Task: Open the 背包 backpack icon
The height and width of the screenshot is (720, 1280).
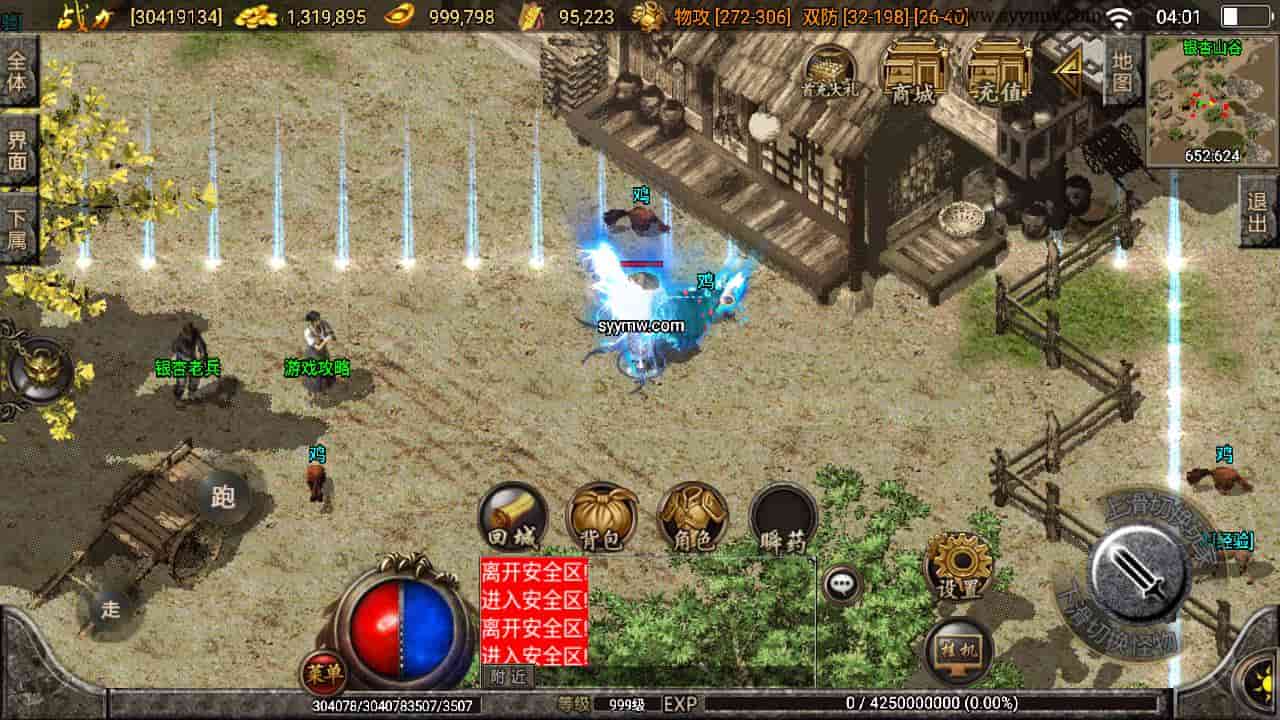Action: (600, 520)
